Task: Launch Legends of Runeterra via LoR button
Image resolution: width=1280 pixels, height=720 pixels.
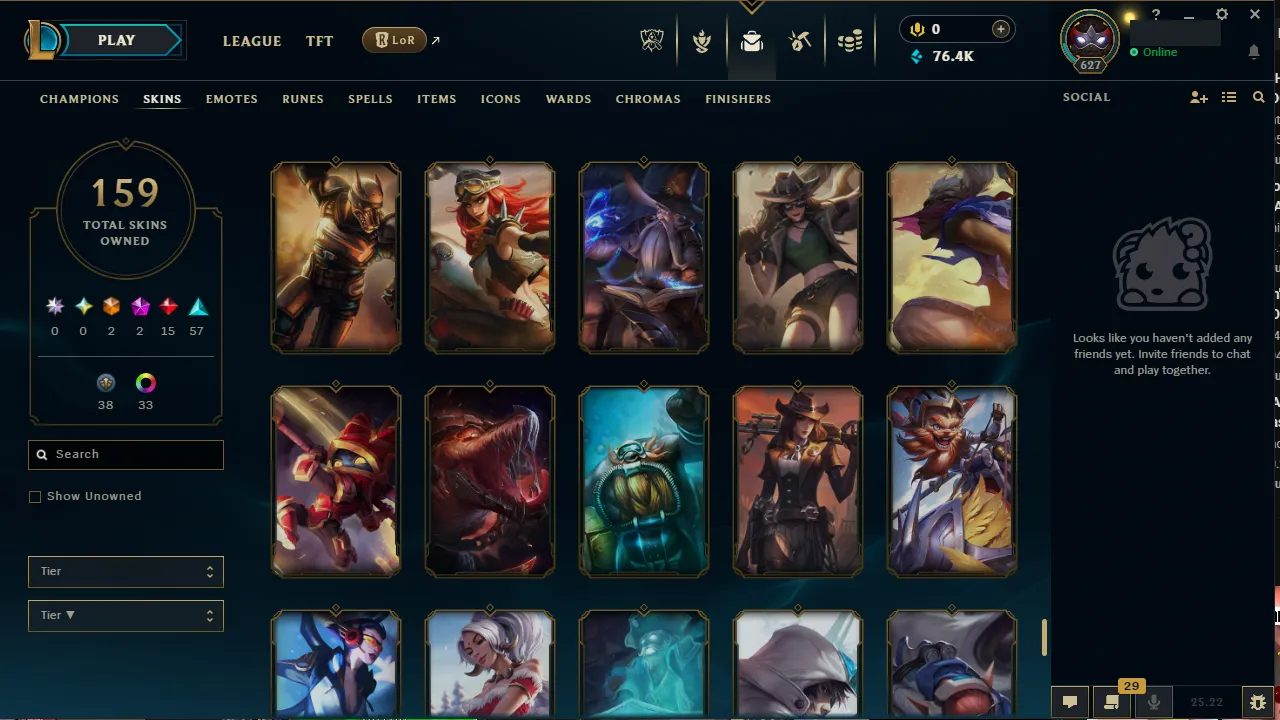Action: point(394,40)
